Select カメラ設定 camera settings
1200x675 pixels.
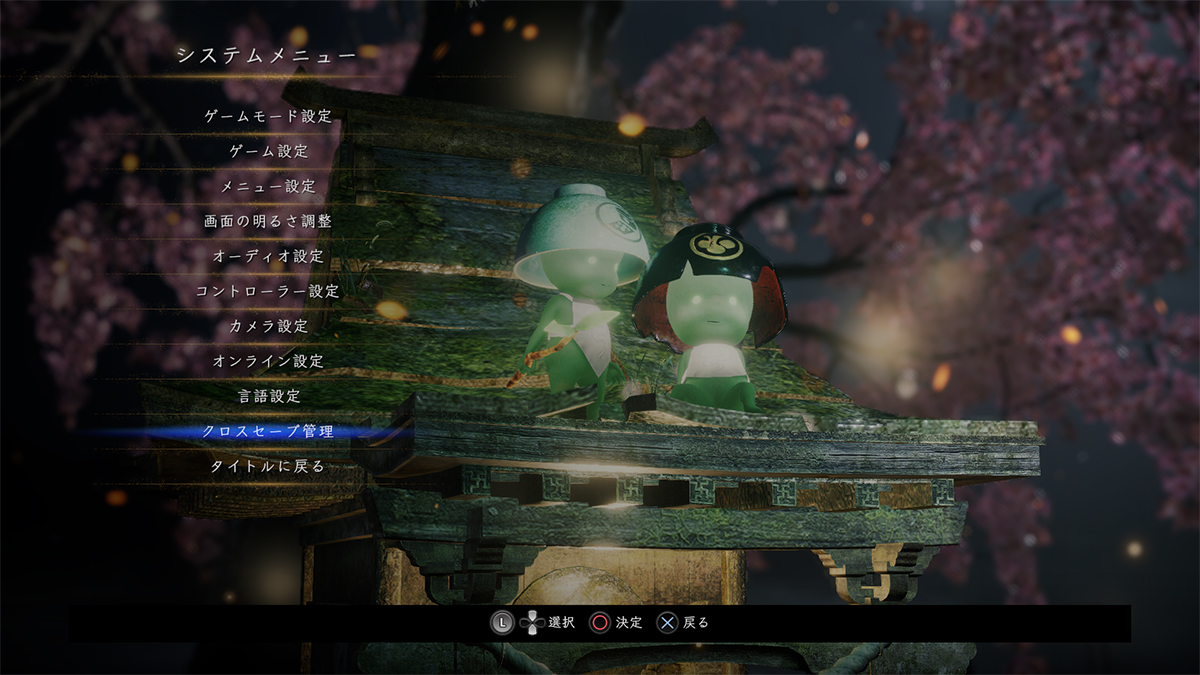click(x=268, y=326)
